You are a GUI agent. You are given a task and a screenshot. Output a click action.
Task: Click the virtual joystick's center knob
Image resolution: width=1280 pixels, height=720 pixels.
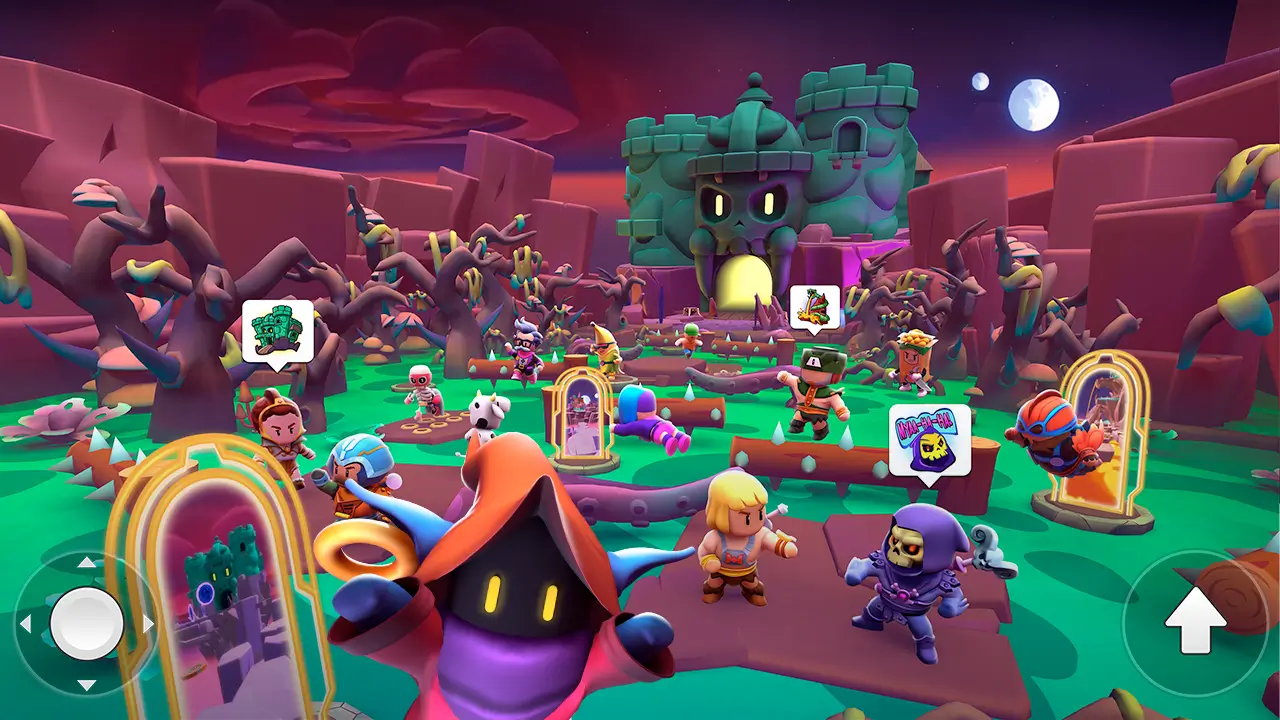point(87,623)
